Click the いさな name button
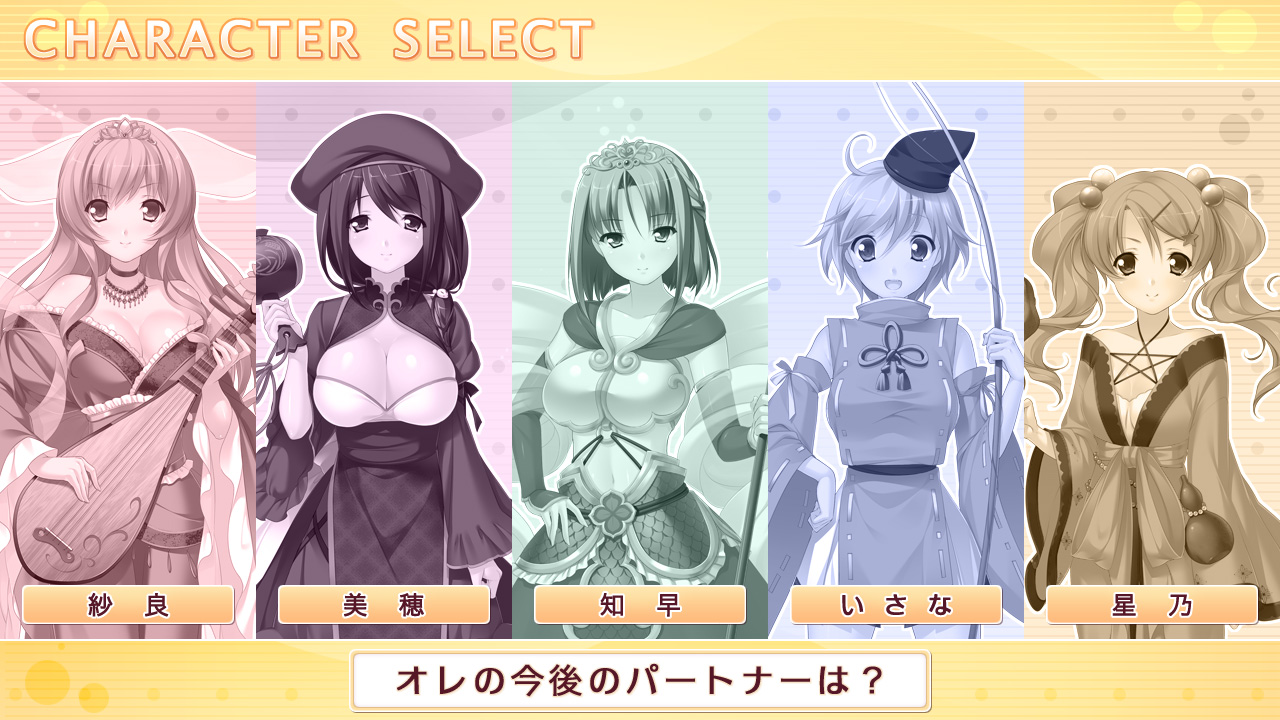The image size is (1280, 720). (896, 605)
